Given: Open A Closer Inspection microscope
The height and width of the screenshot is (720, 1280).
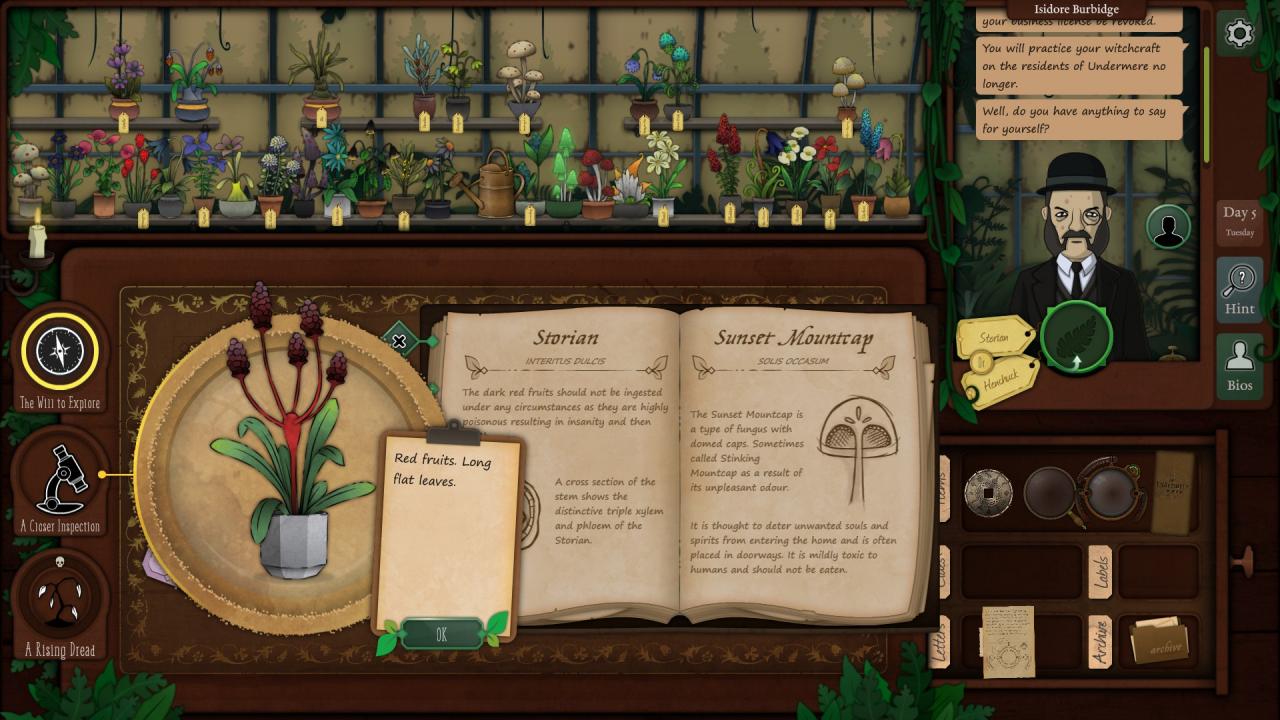Looking at the screenshot, I should pyautogui.click(x=60, y=480).
